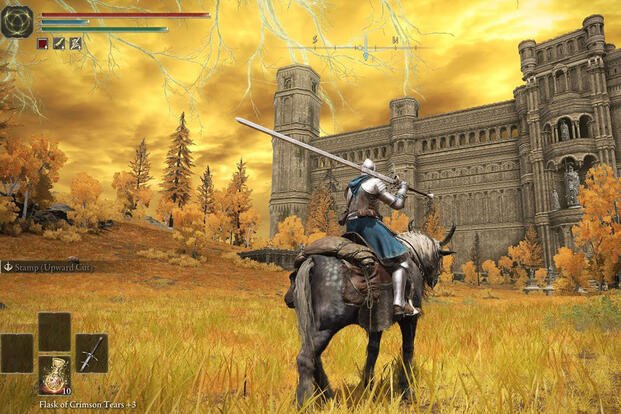
Task: Choose the equipped sword weapon slot
Action: (x=91, y=353)
